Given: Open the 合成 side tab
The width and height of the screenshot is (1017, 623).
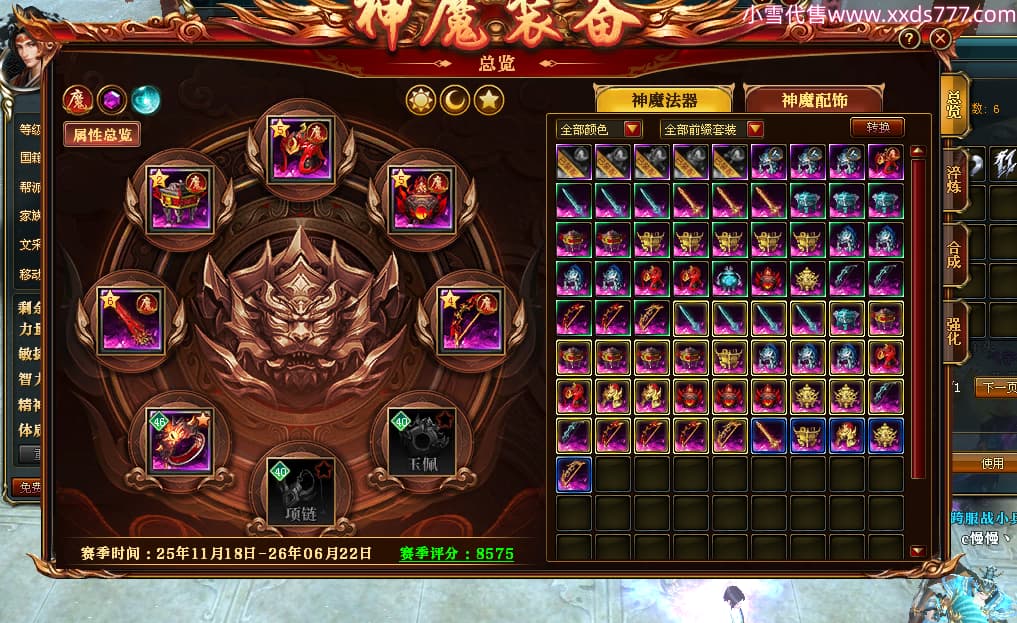Looking at the screenshot, I should 955,256.
